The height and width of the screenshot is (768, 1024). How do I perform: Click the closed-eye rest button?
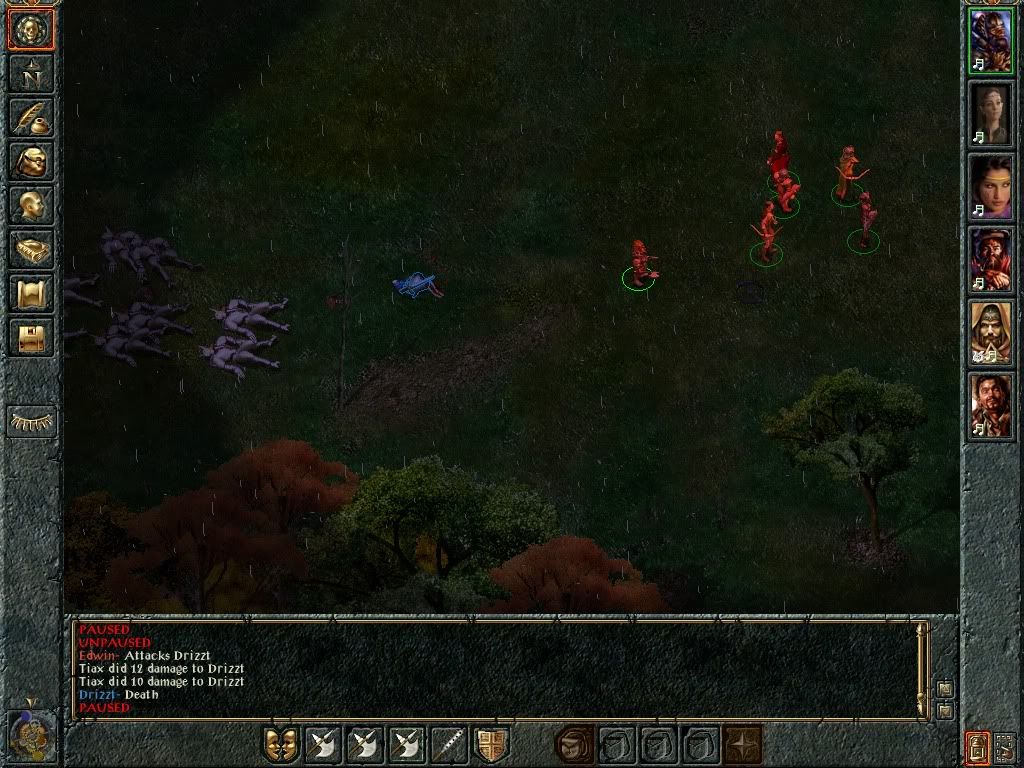31,421
